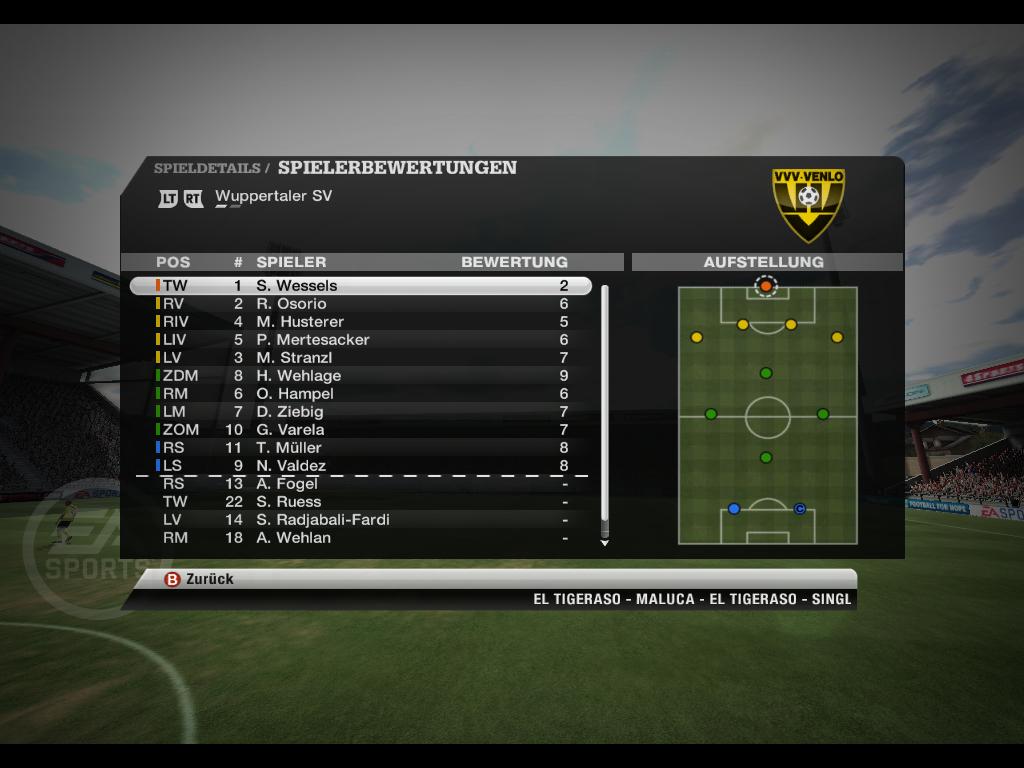Choose substitute keeper S. Ruess
This screenshot has height=768, width=1024.
pos(360,502)
